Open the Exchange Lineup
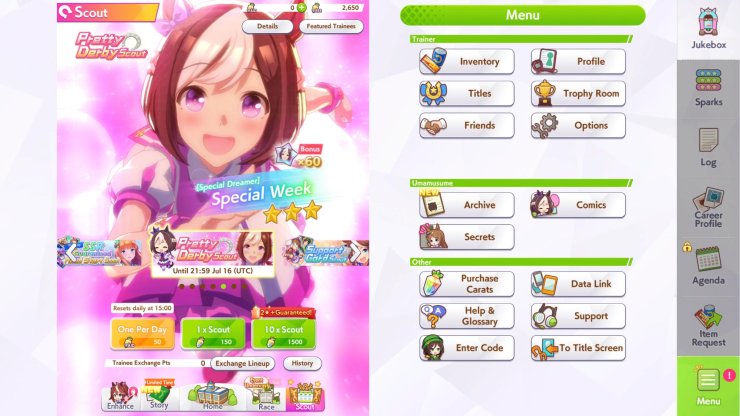The height and width of the screenshot is (416, 740). (x=243, y=364)
